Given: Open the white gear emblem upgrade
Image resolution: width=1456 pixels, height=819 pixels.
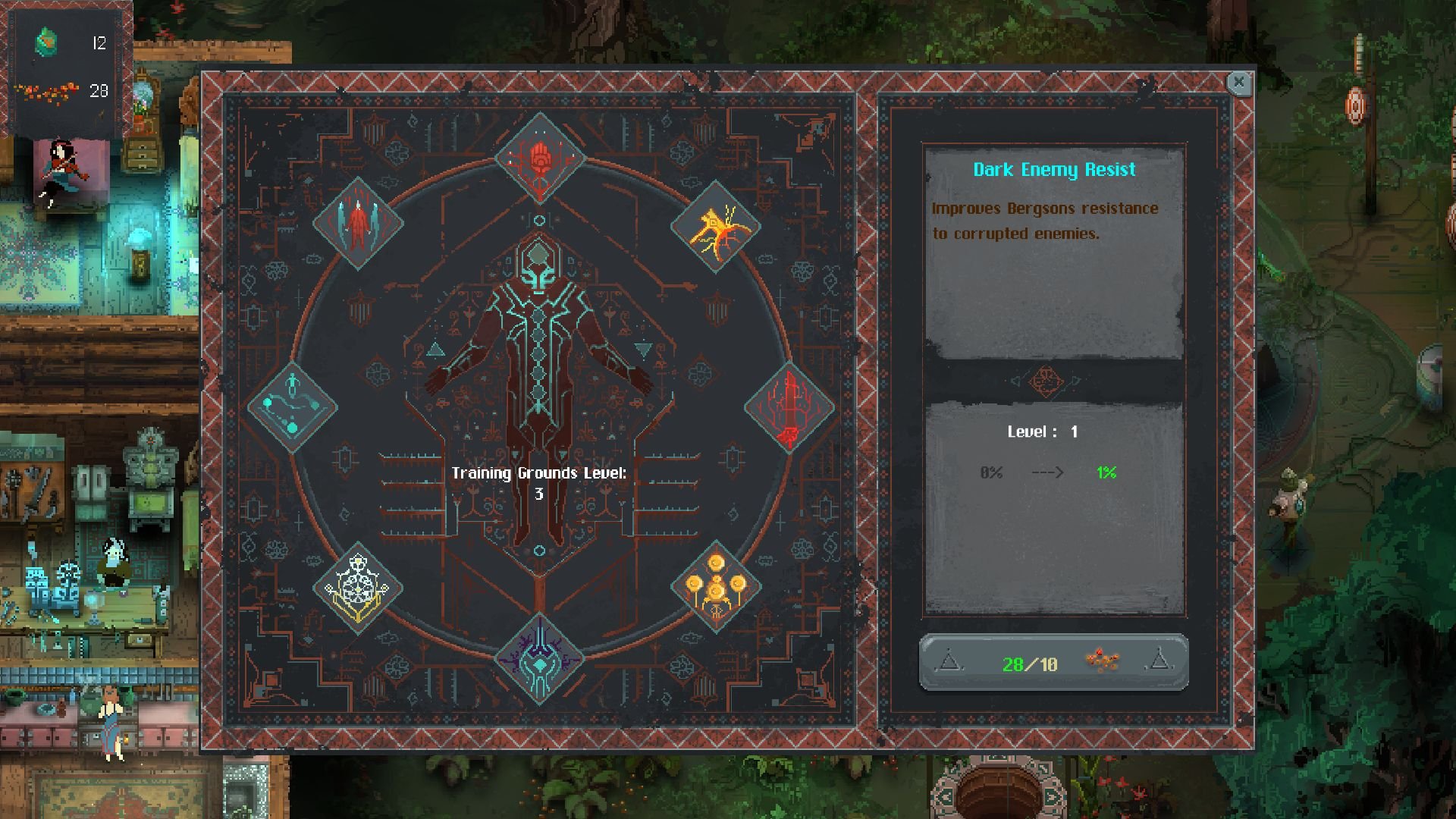Looking at the screenshot, I should pyautogui.click(x=358, y=588).
